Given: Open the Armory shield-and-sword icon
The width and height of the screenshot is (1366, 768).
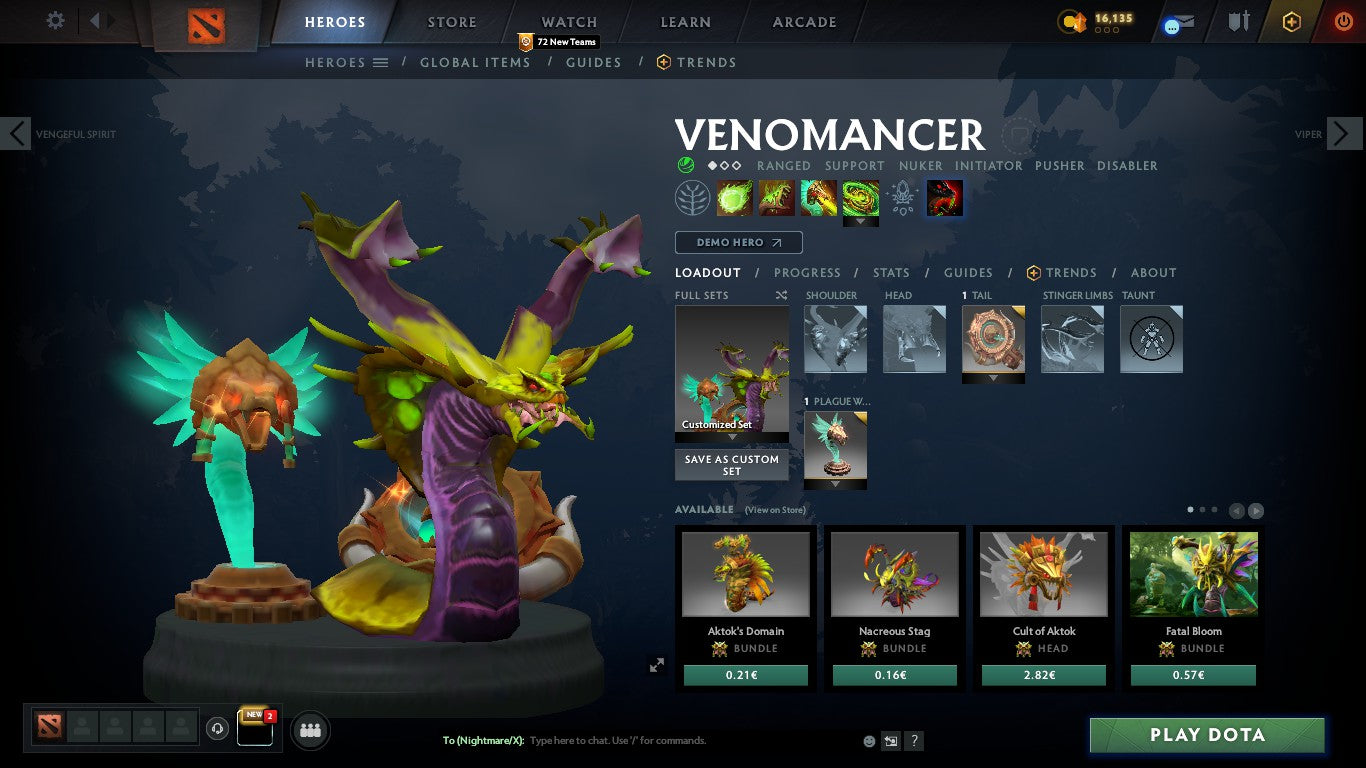Looking at the screenshot, I should 1238,22.
